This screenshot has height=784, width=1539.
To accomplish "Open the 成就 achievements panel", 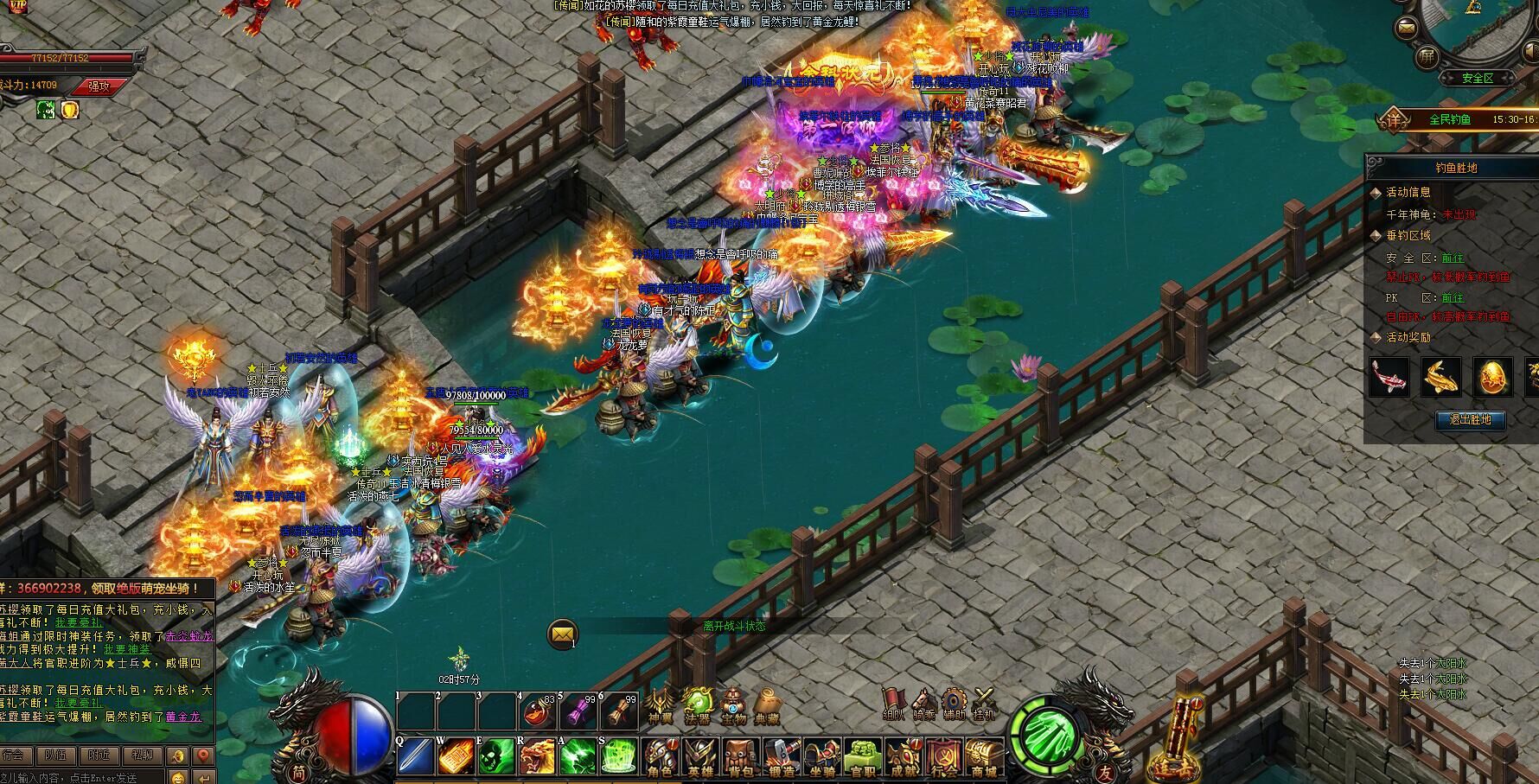I will point(904,758).
